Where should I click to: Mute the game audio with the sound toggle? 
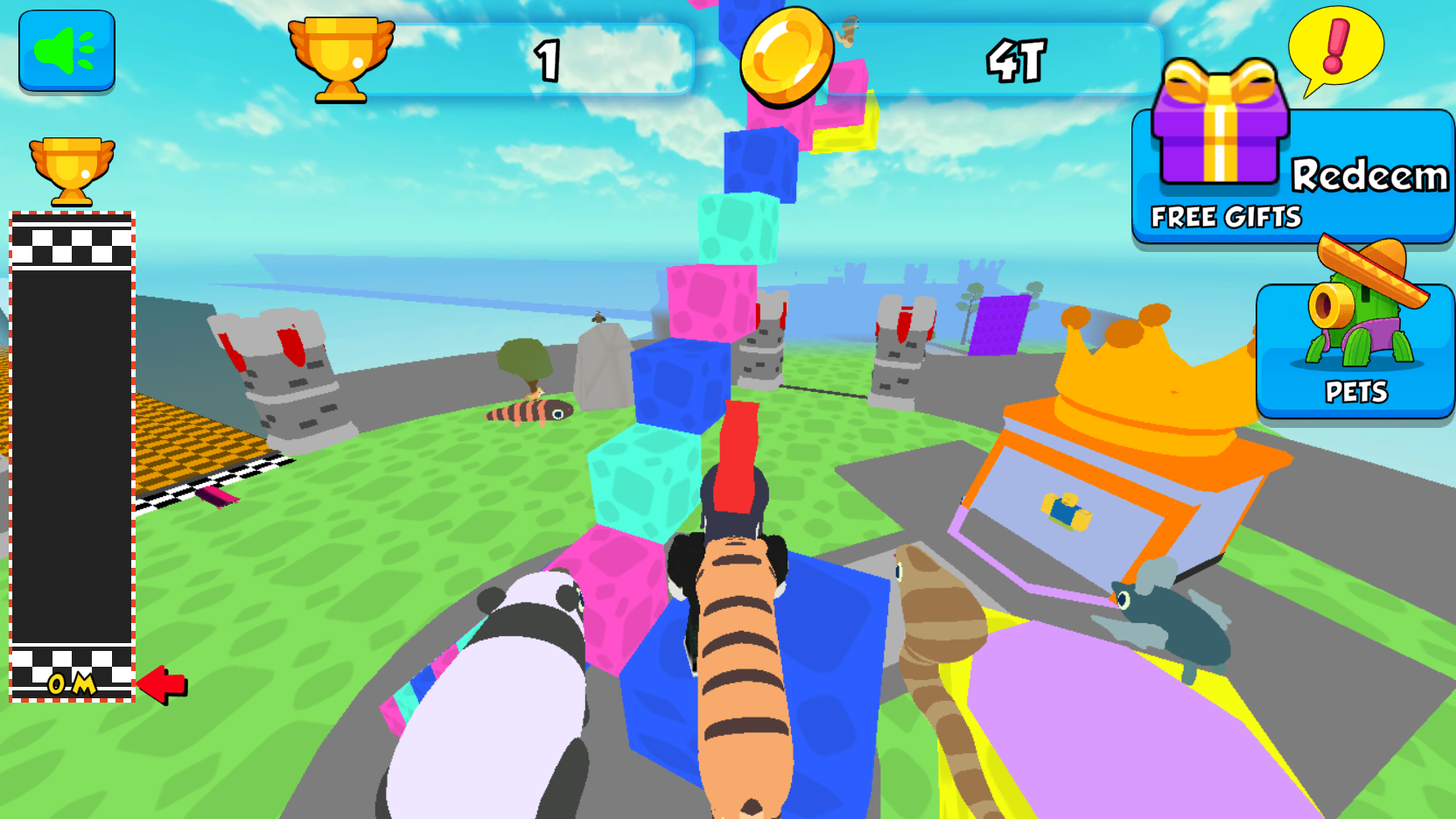pyautogui.click(x=67, y=51)
